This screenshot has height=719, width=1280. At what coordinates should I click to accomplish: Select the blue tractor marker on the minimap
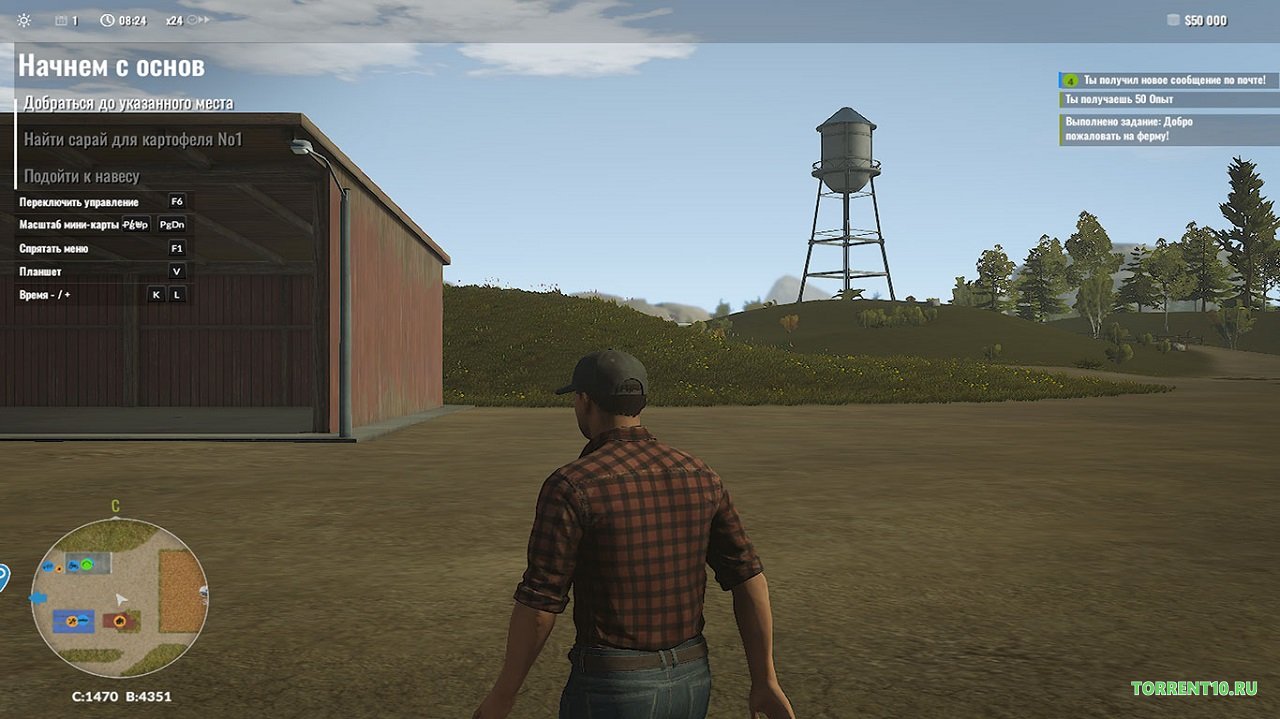click(x=72, y=566)
